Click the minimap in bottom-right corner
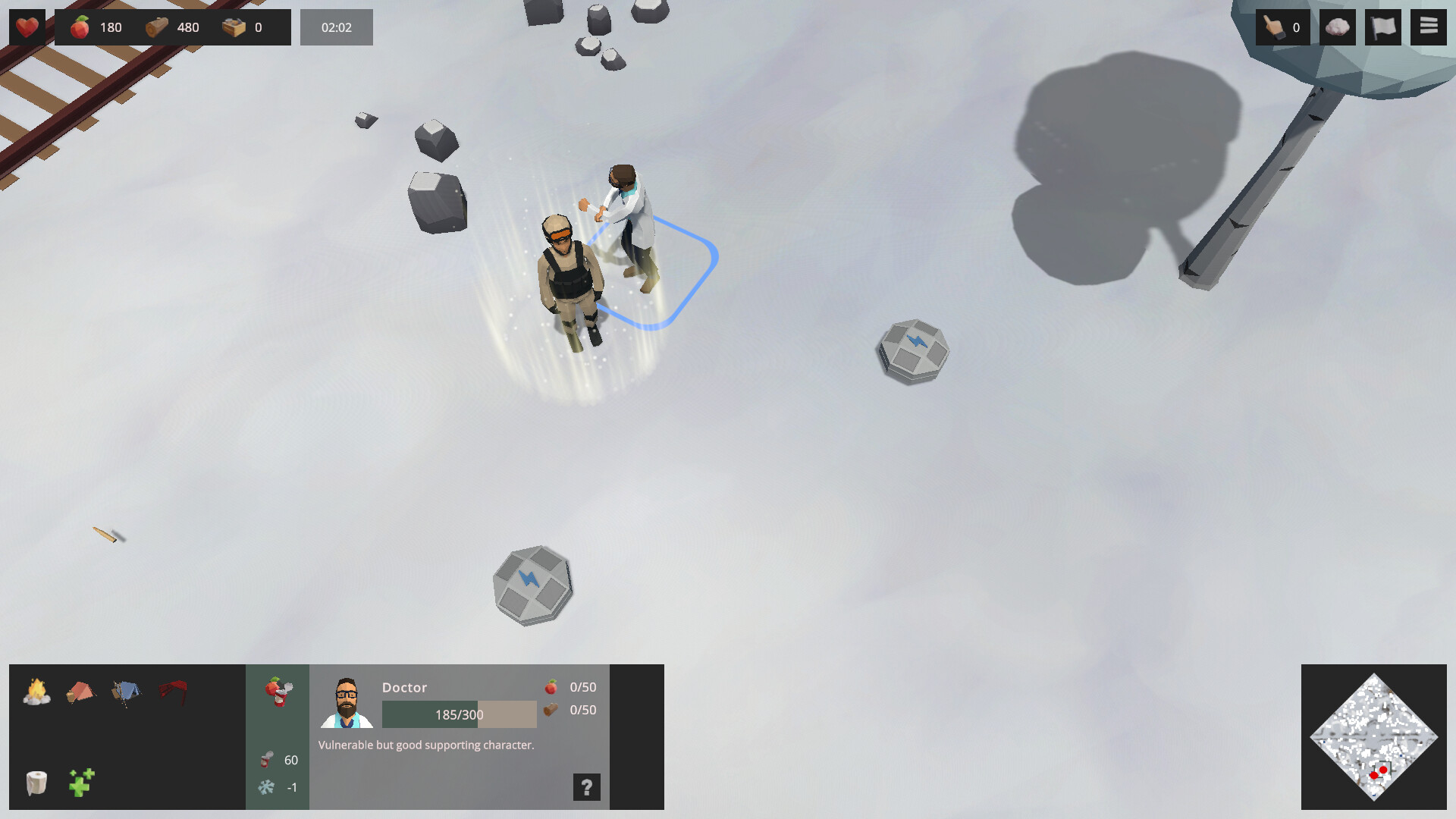 pyautogui.click(x=1374, y=736)
